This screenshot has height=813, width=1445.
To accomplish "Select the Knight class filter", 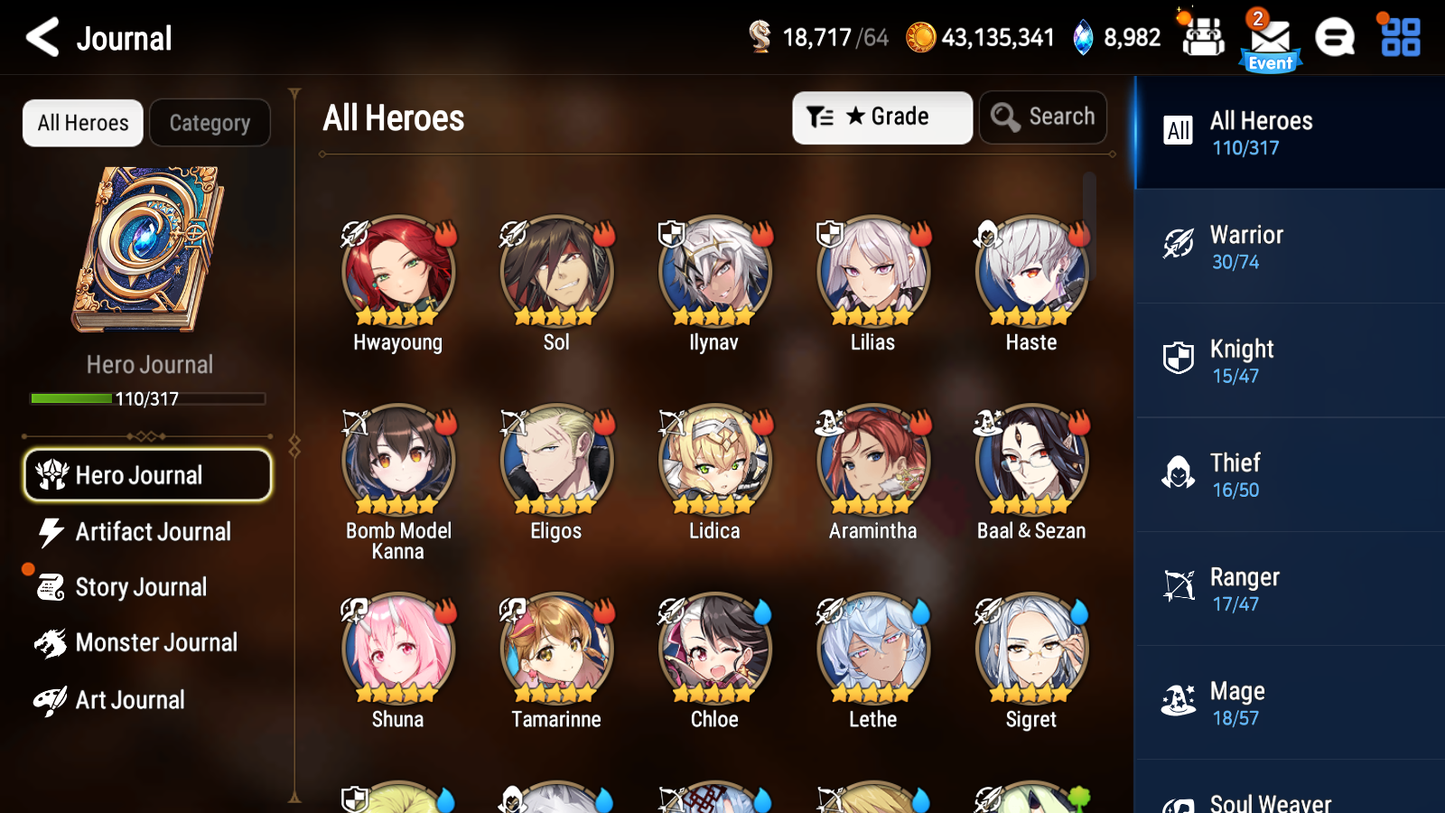I will click(1289, 360).
